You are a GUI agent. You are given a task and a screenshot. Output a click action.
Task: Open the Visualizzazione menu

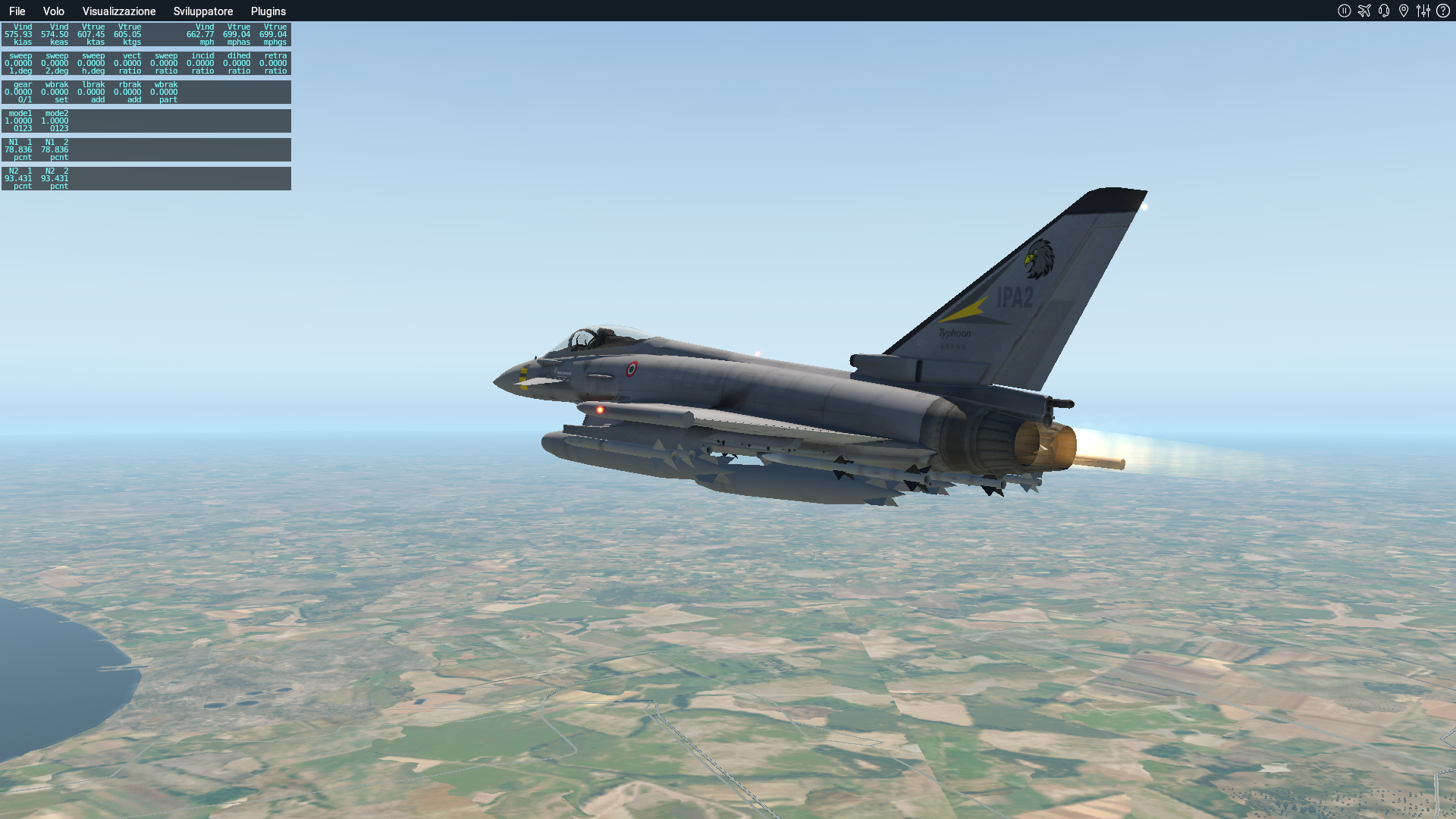click(119, 11)
